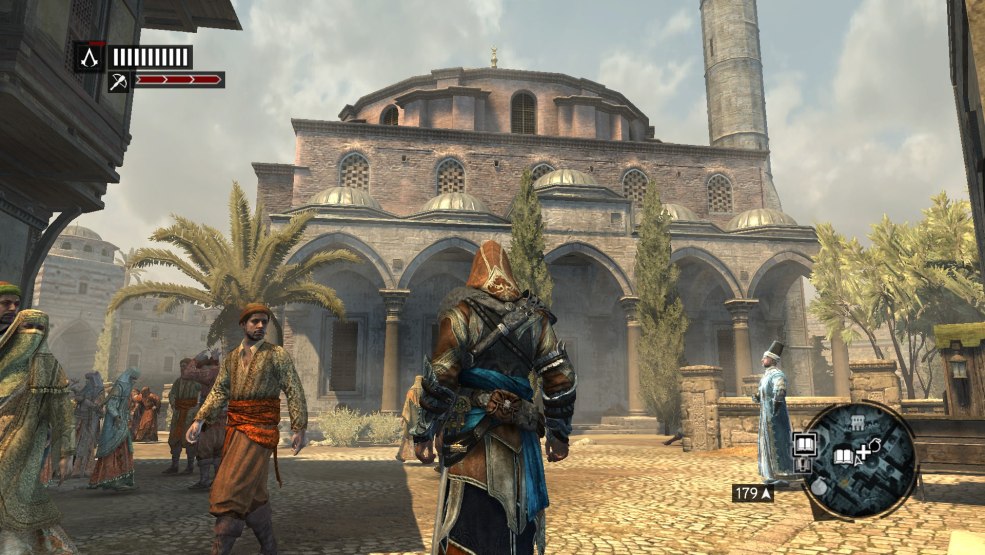Click the Assassin insignia icon
Screen dimensions: 985x555
click(x=90, y=57)
